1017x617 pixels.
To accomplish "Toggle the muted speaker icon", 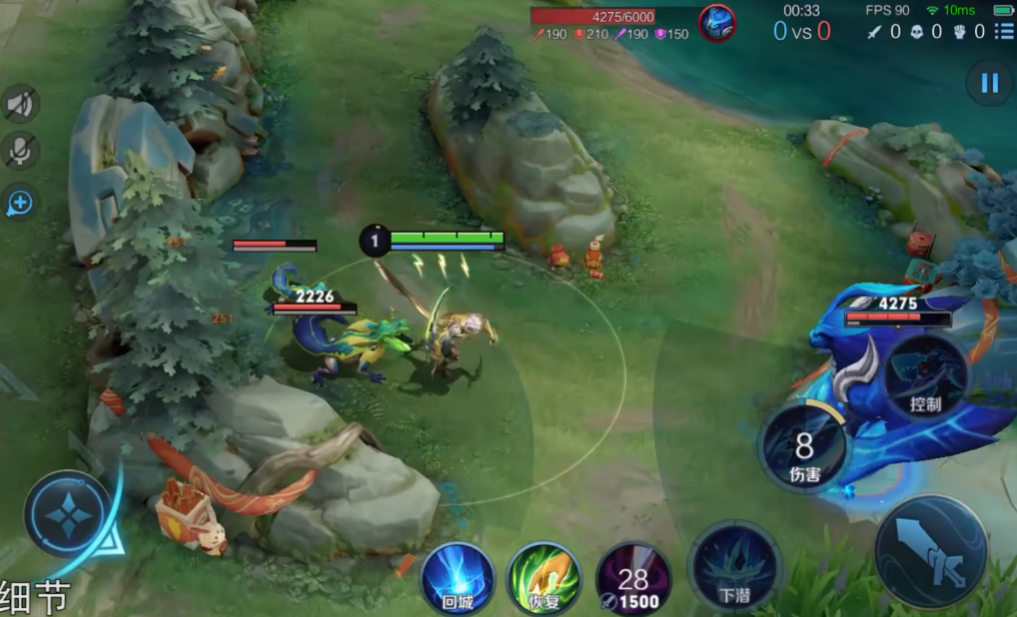I will [20, 104].
